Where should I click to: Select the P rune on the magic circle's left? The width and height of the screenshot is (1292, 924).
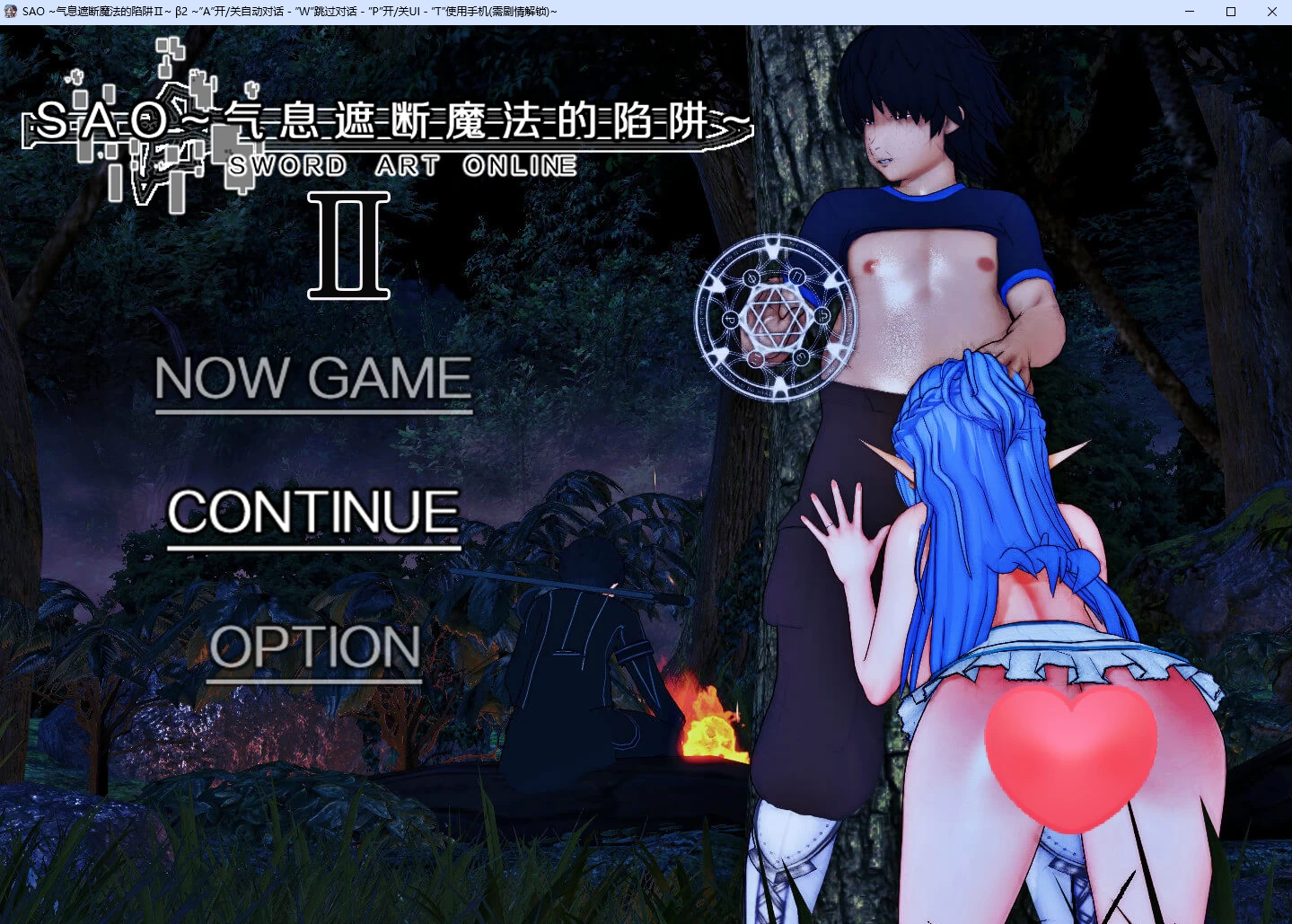[730, 320]
